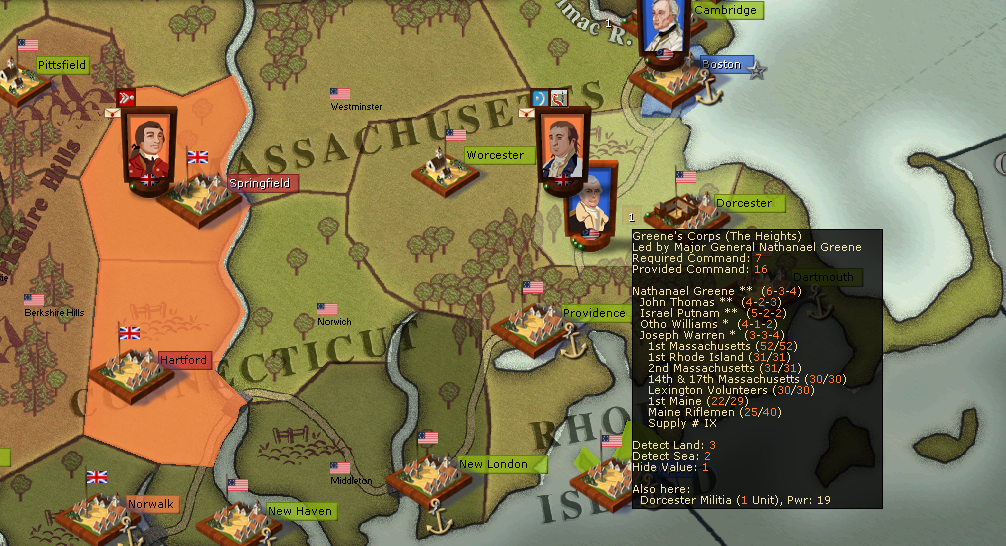The image size is (1006, 546).
Task: Click the Springfield city label
Action: click(260, 183)
